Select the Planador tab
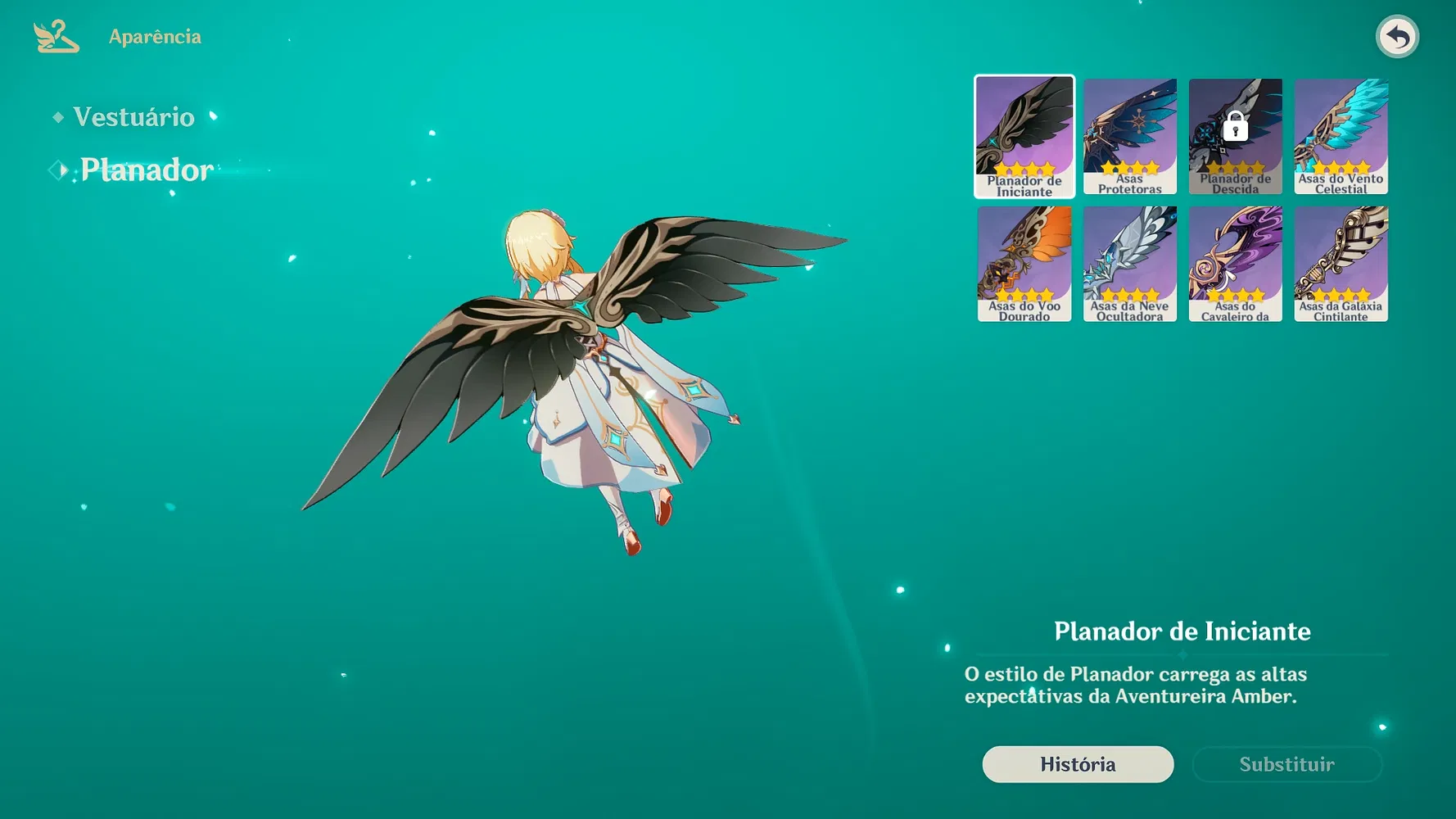 click(147, 170)
